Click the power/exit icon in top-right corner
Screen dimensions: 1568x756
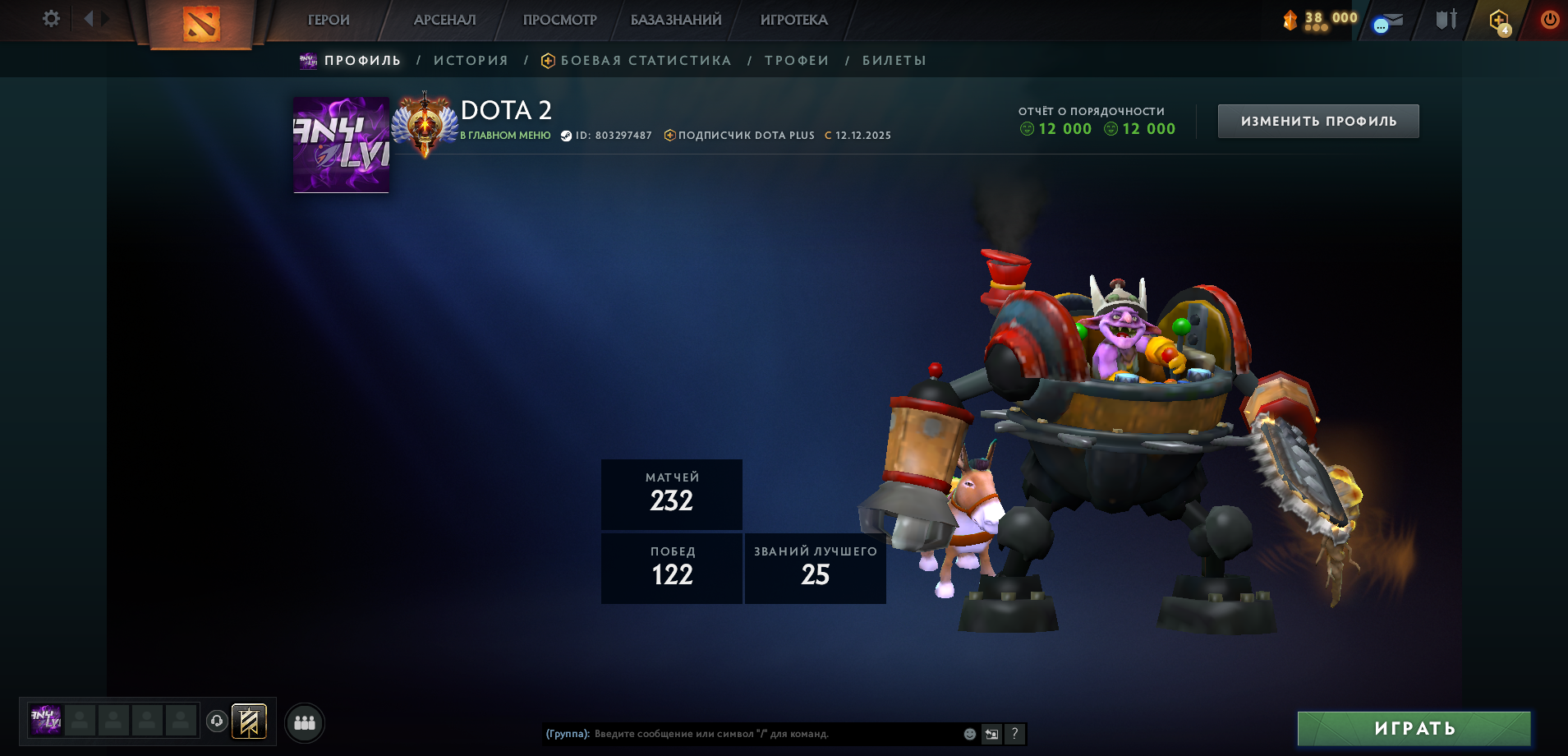point(1549,19)
